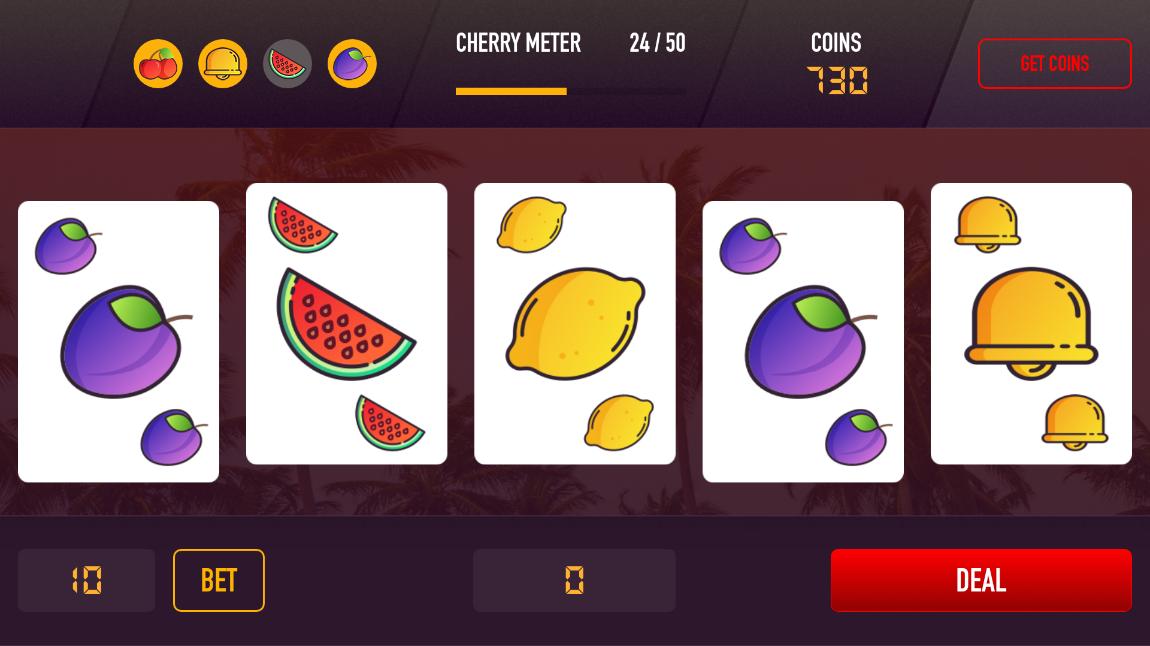The image size is (1150, 646).
Task: Click the DEAL button
Action: (x=980, y=580)
